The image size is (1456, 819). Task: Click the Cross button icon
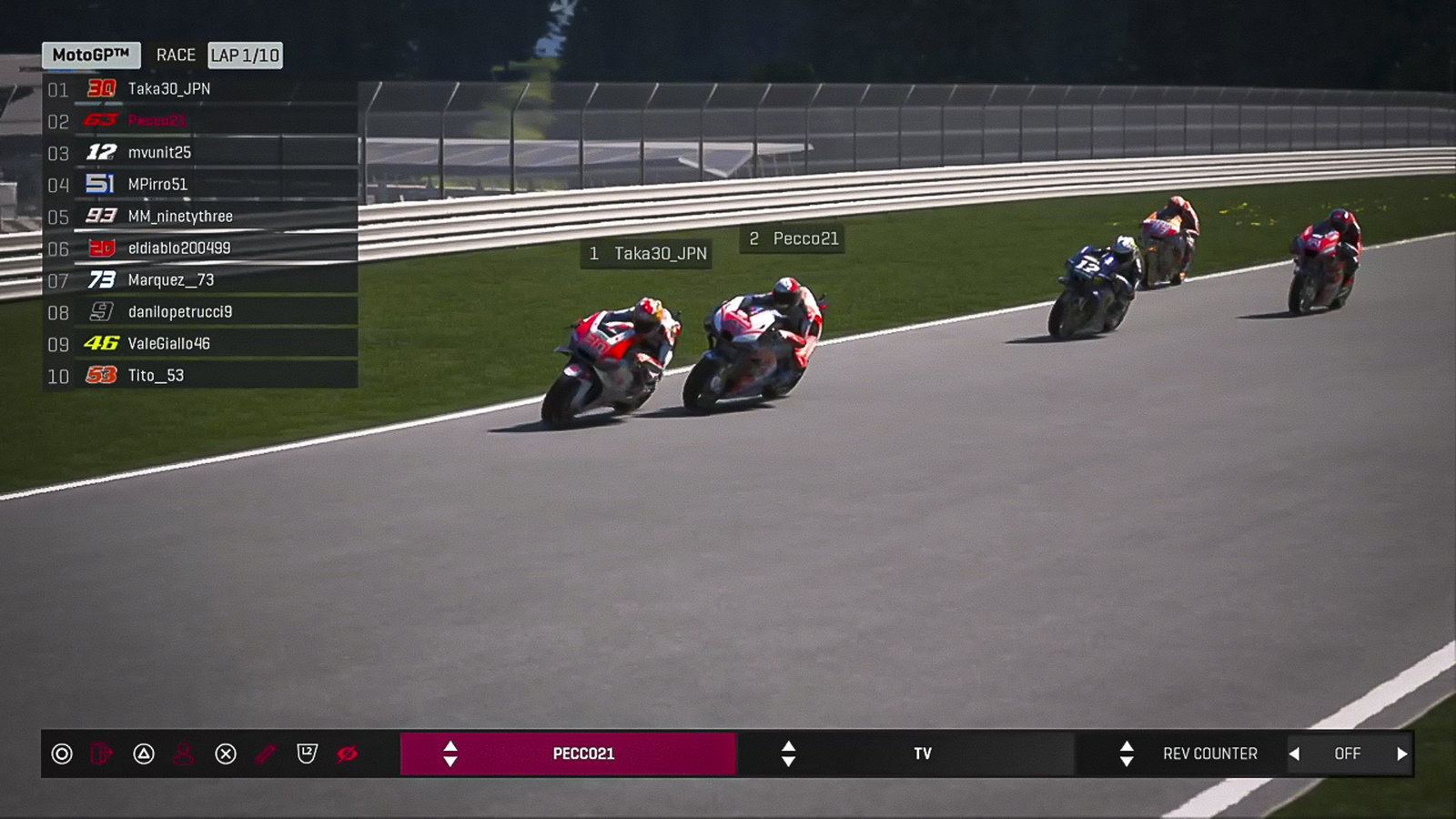(x=225, y=753)
